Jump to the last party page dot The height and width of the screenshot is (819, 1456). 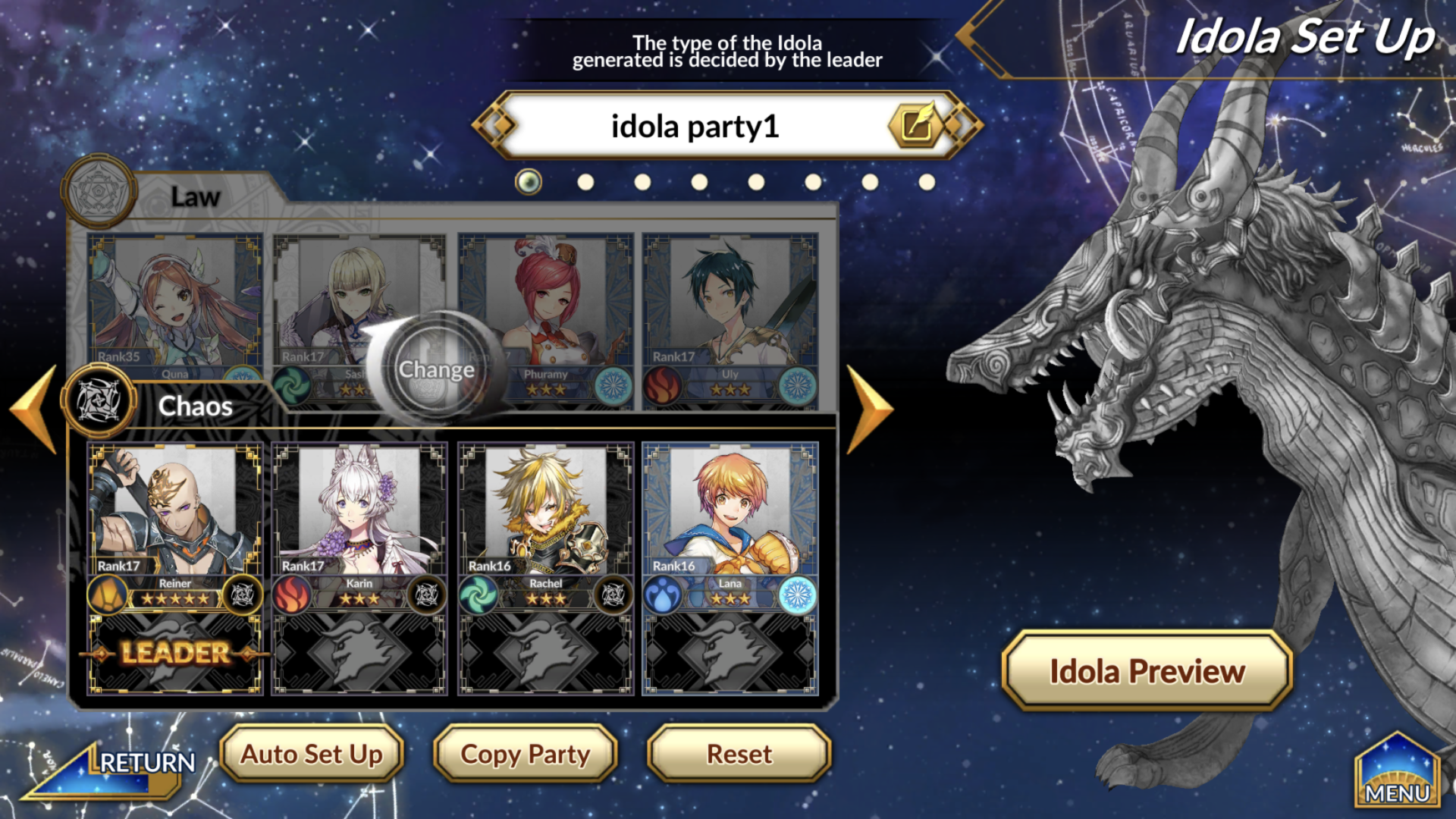[927, 182]
